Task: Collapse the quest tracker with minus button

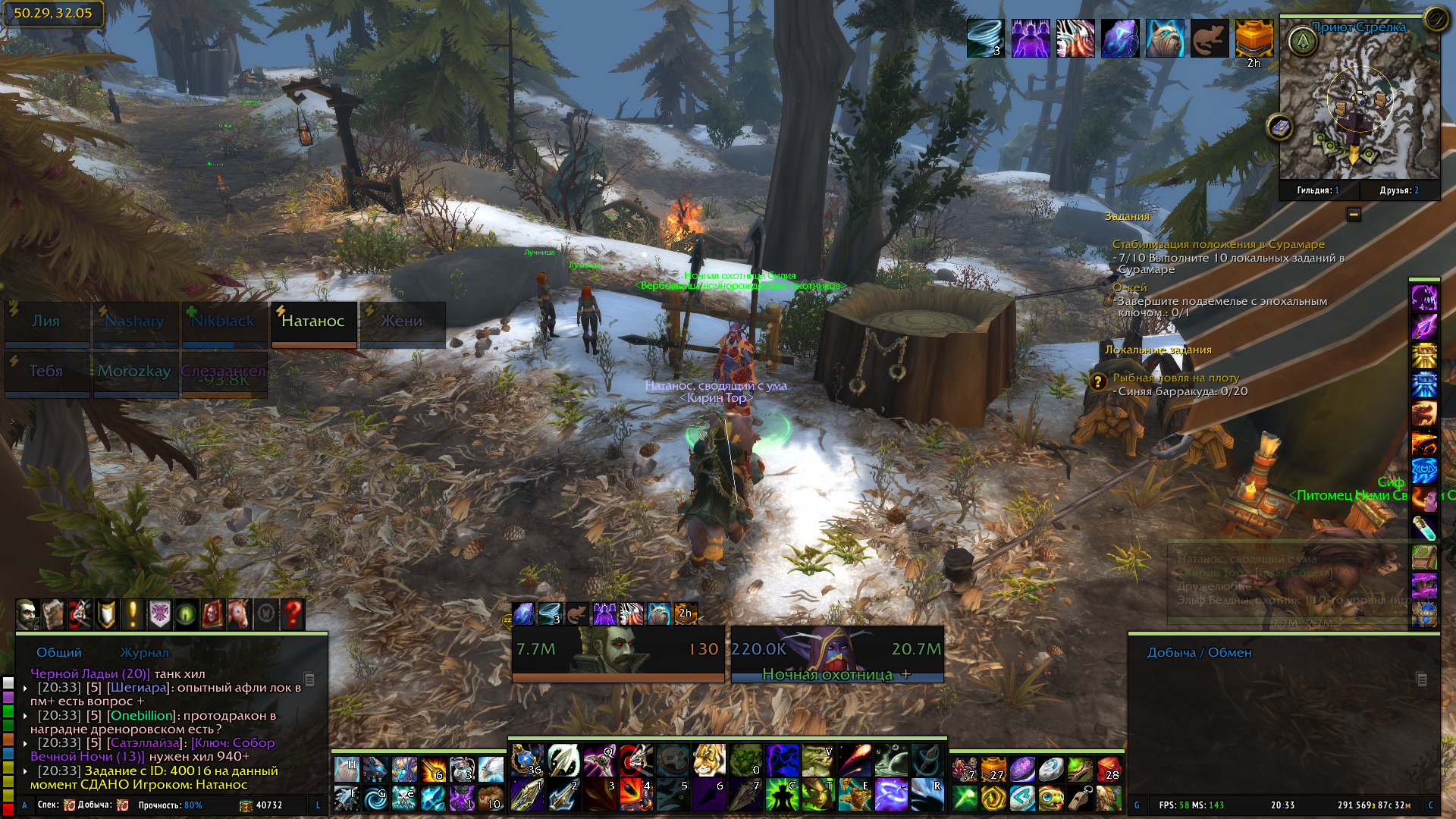Action: (x=1354, y=215)
